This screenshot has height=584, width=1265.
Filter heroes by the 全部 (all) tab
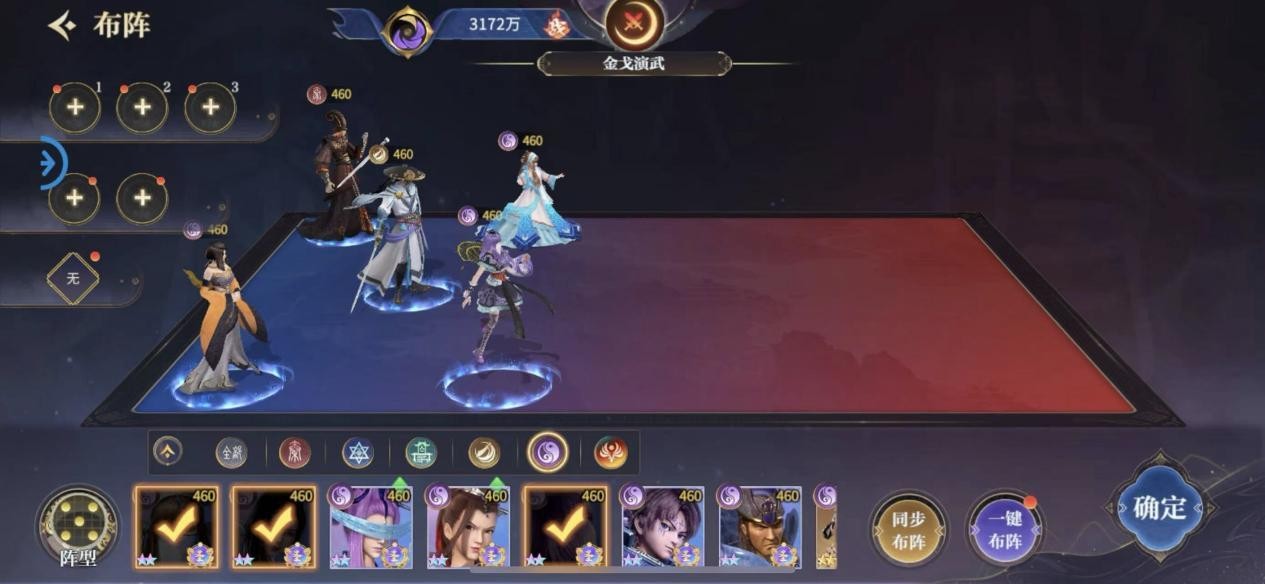[231, 453]
